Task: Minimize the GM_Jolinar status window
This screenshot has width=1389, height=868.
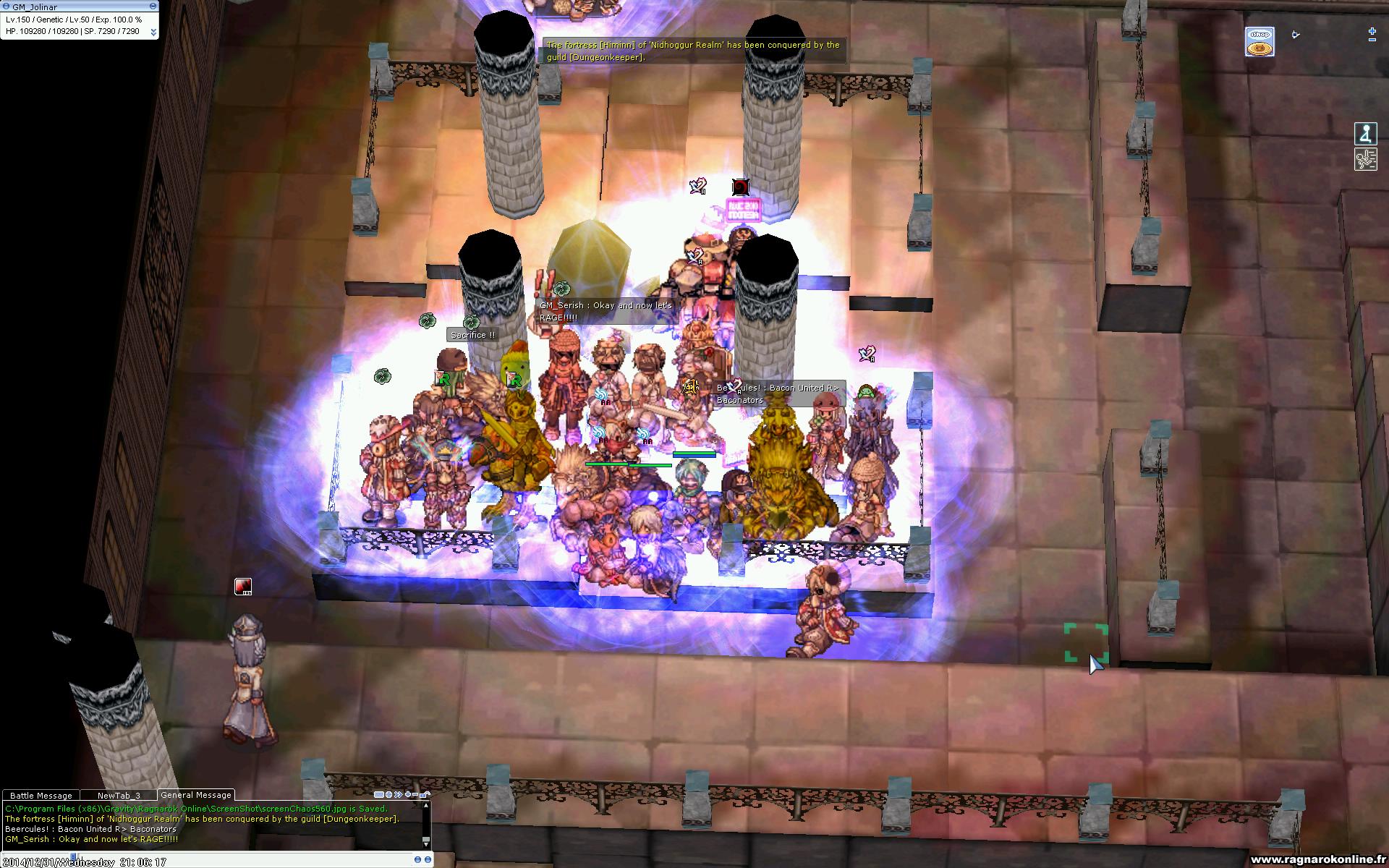Action: click(153, 7)
